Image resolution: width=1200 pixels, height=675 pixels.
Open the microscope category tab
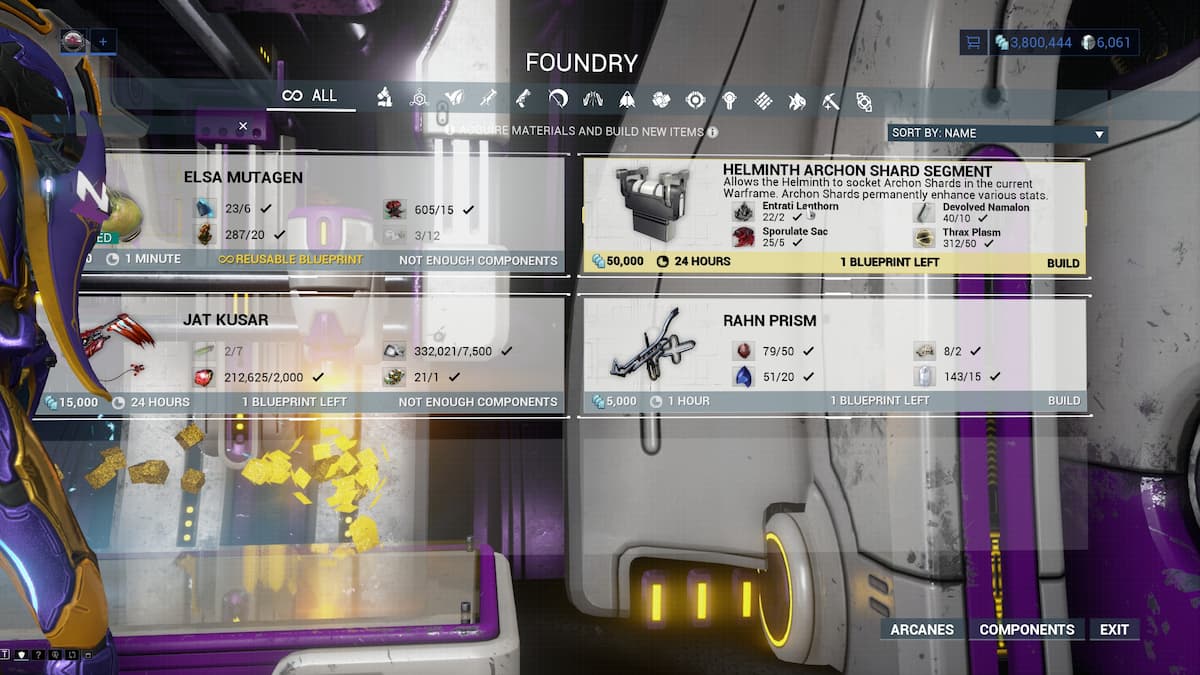click(x=384, y=98)
